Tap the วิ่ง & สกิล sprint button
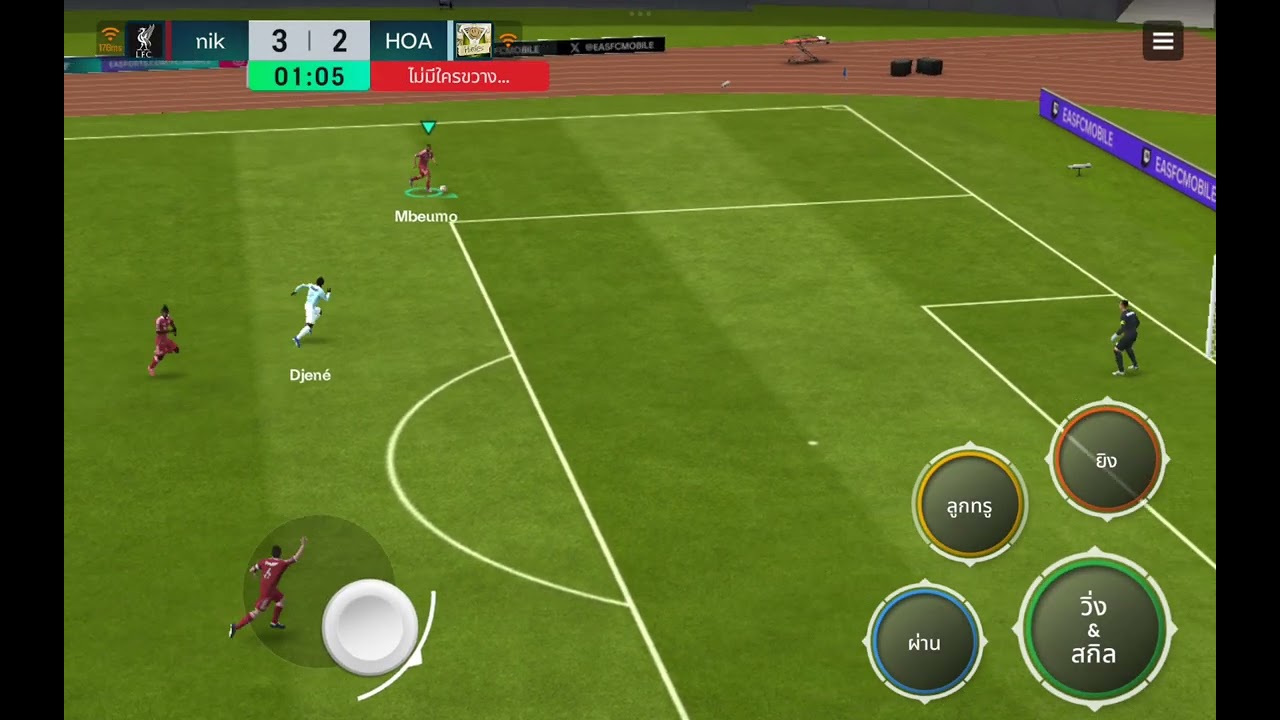This screenshot has height=720, width=1280. pos(1094,631)
